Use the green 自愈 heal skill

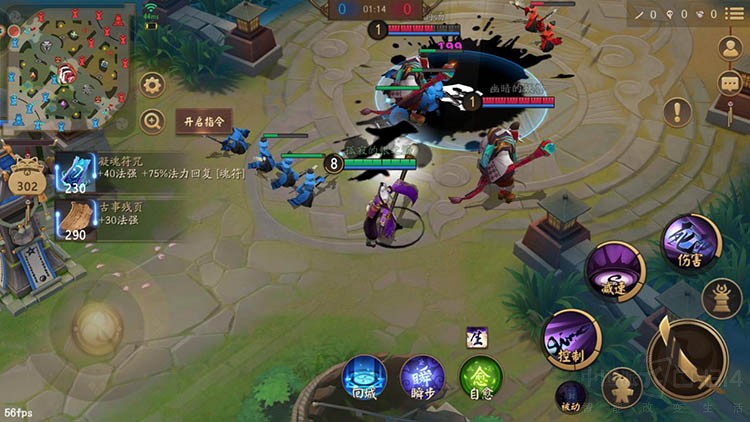481,379
